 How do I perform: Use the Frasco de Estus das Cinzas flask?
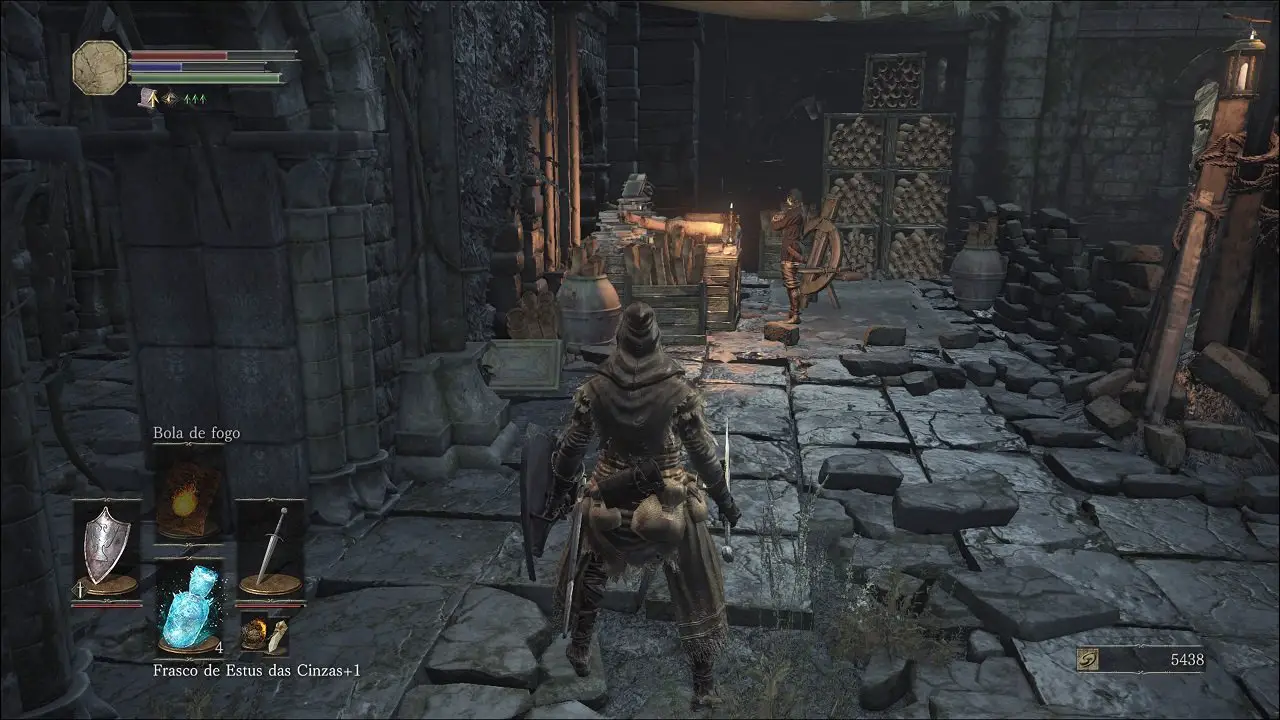(x=189, y=605)
